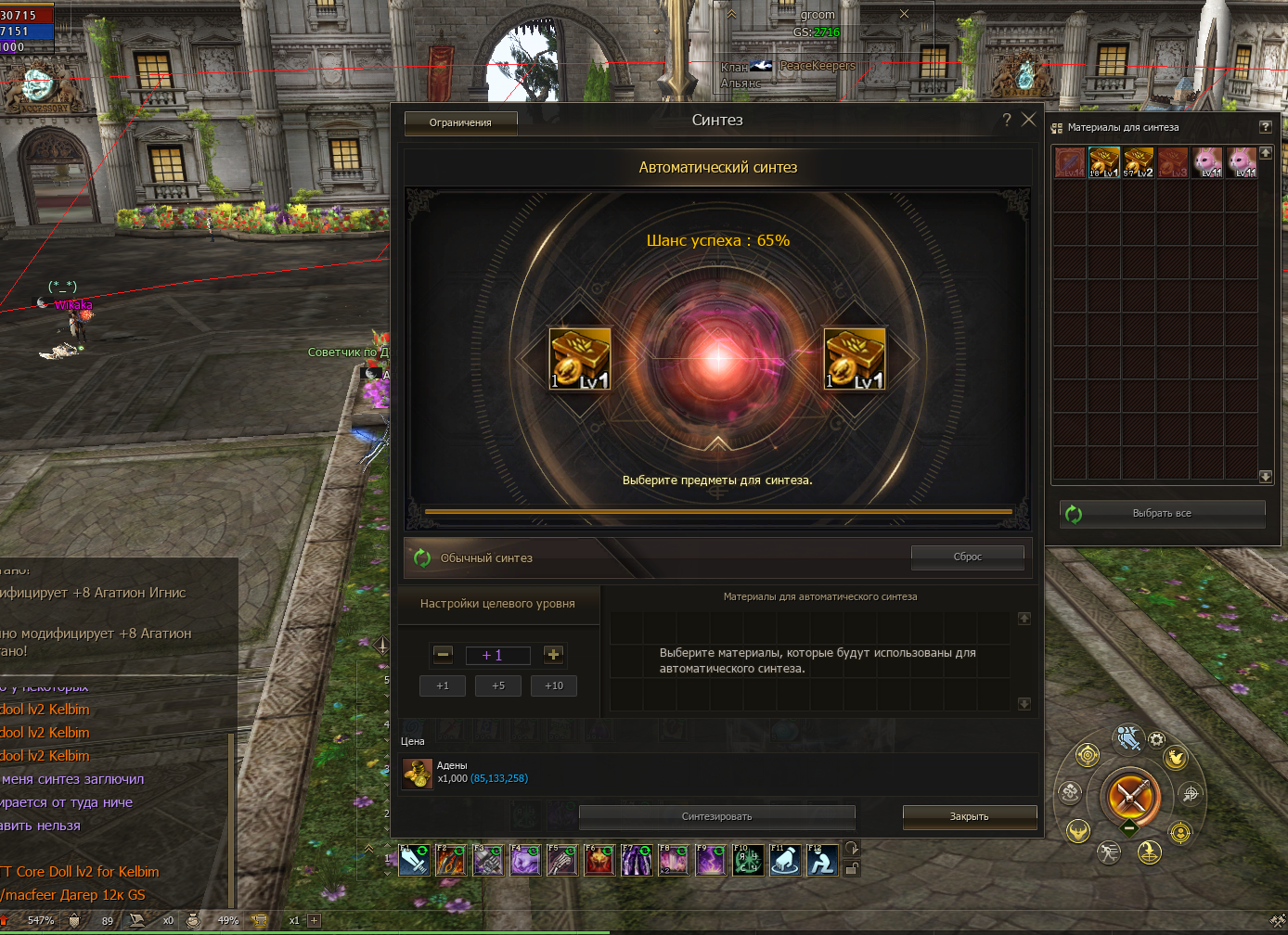
Task: Select the Lv2 golden chest material
Action: pyautogui.click(x=1138, y=162)
